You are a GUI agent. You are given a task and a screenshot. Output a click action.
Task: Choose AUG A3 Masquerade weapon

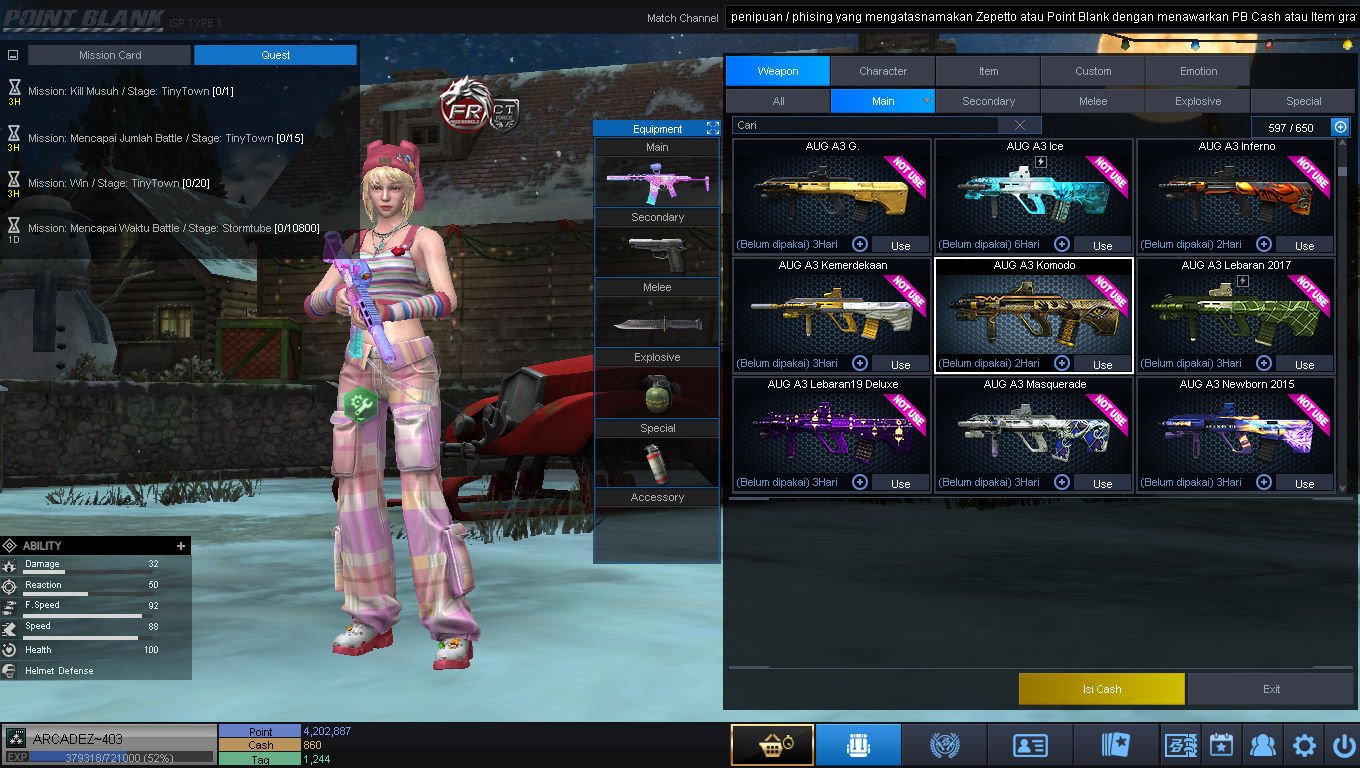point(1034,428)
